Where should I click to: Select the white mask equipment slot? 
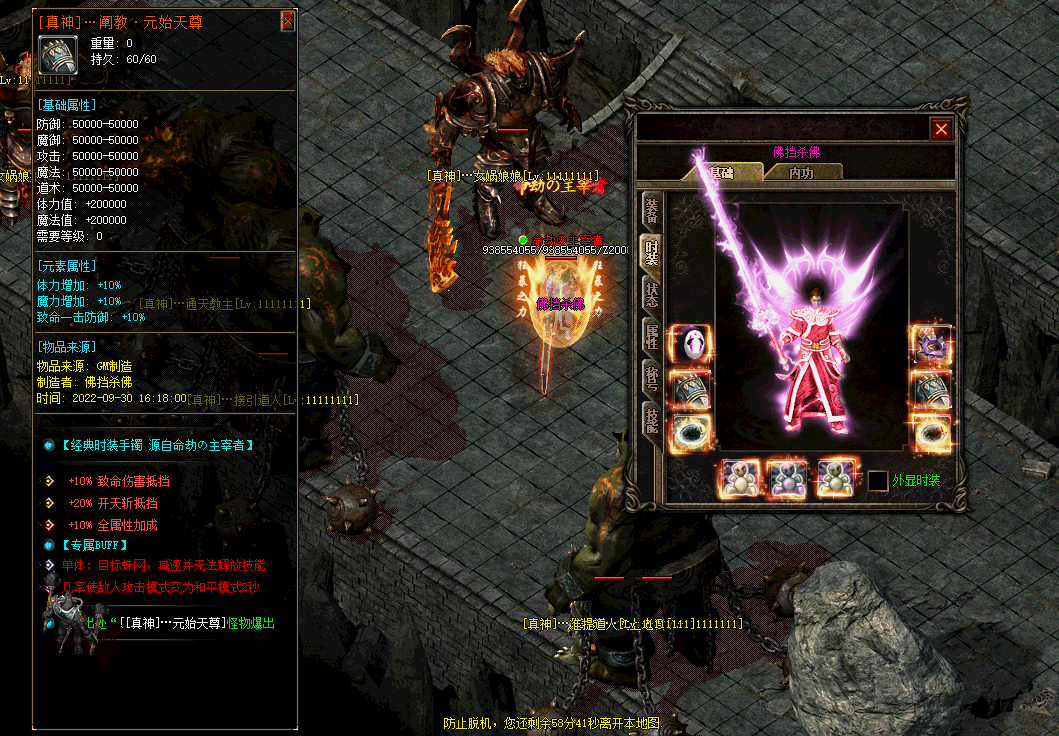[x=690, y=345]
